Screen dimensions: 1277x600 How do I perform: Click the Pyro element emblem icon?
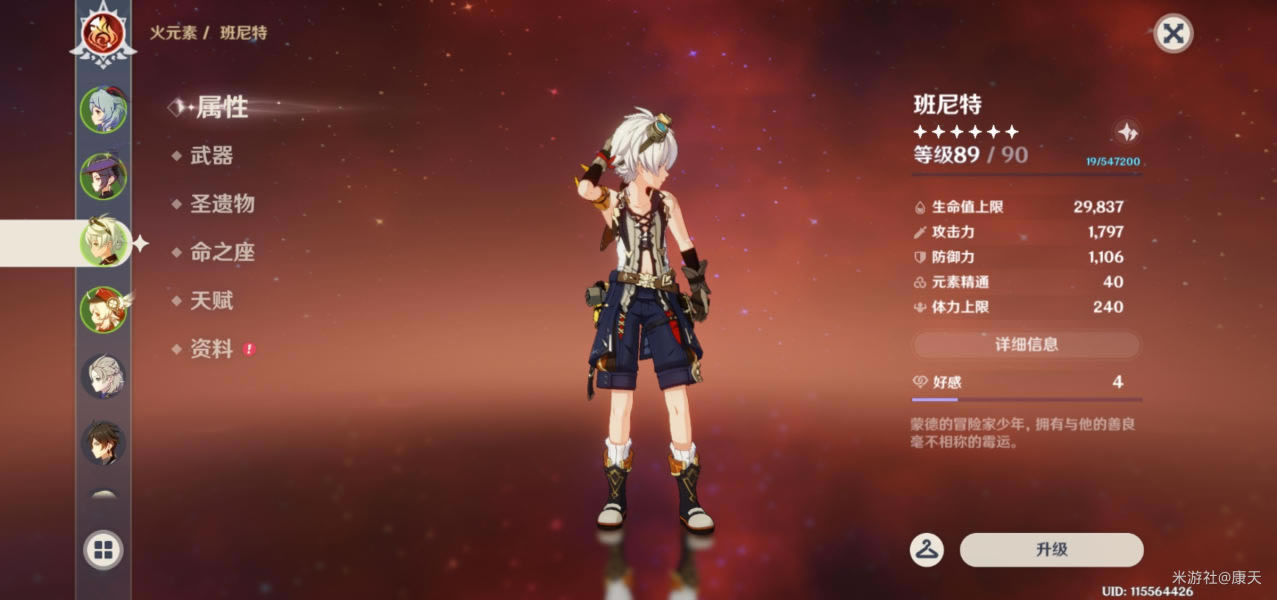[x=103, y=34]
